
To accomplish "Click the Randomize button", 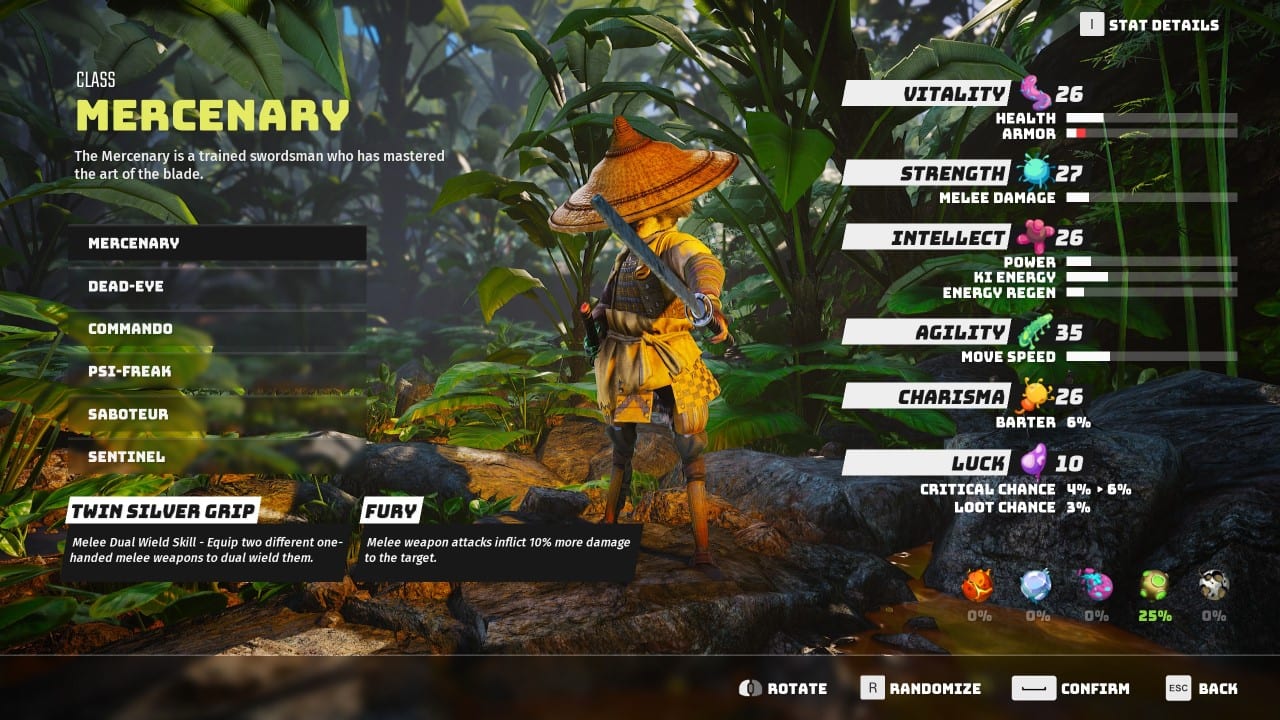I will pyautogui.click(x=920, y=688).
